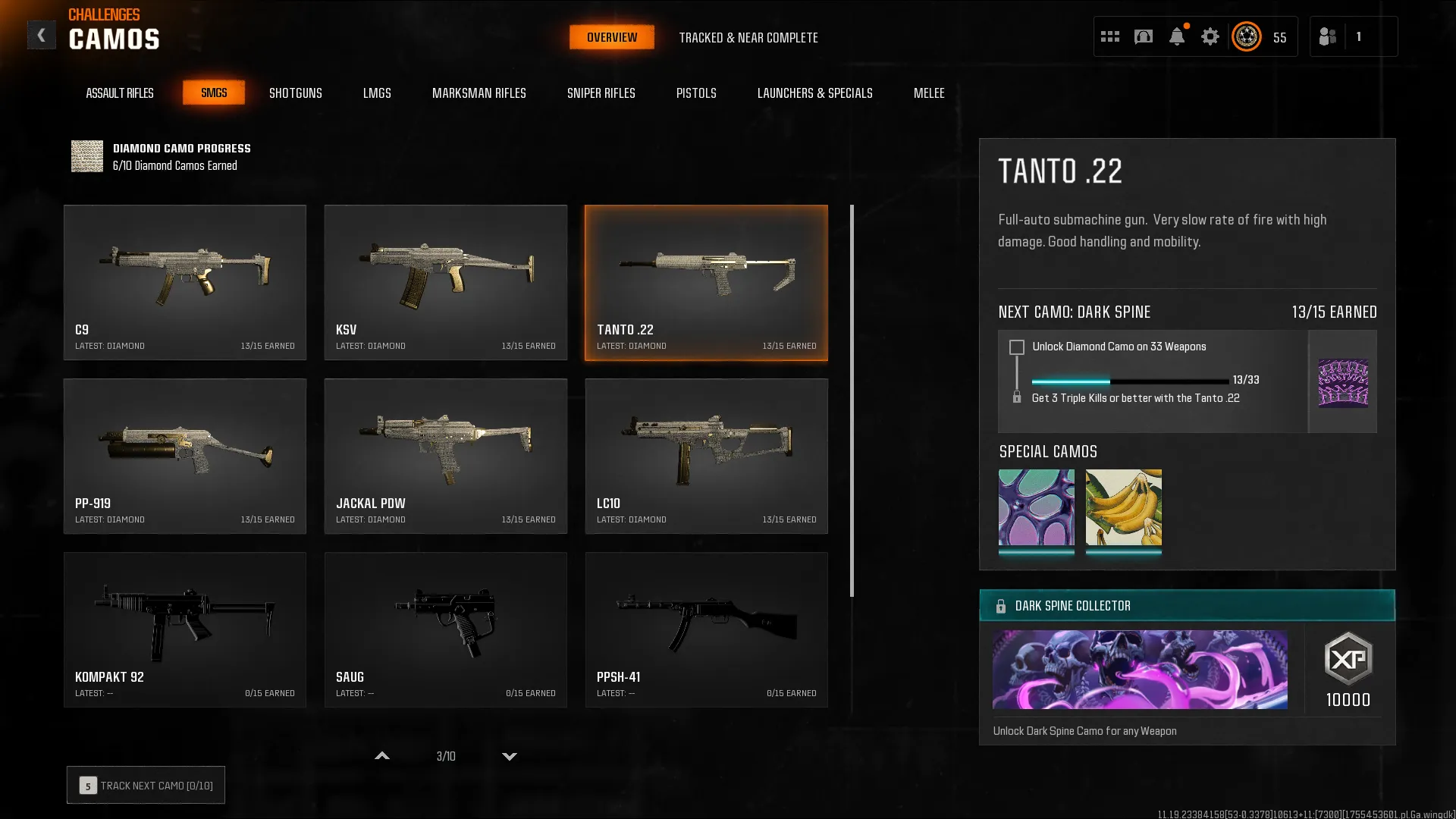Click the Diamond Camo Progress icon
This screenshot has width=1456, height=819.
(x=86, y=156)
